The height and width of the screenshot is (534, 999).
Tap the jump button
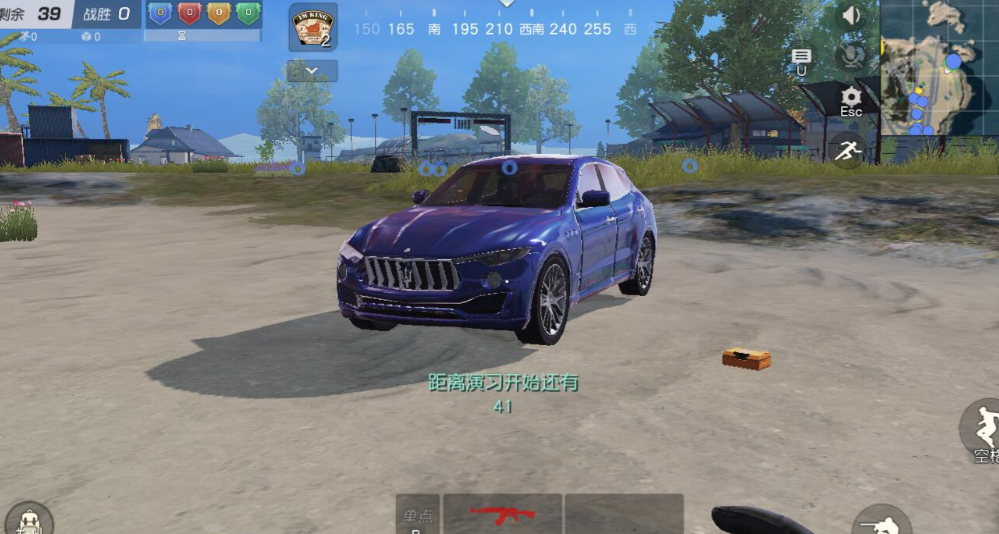click(982, 430)
